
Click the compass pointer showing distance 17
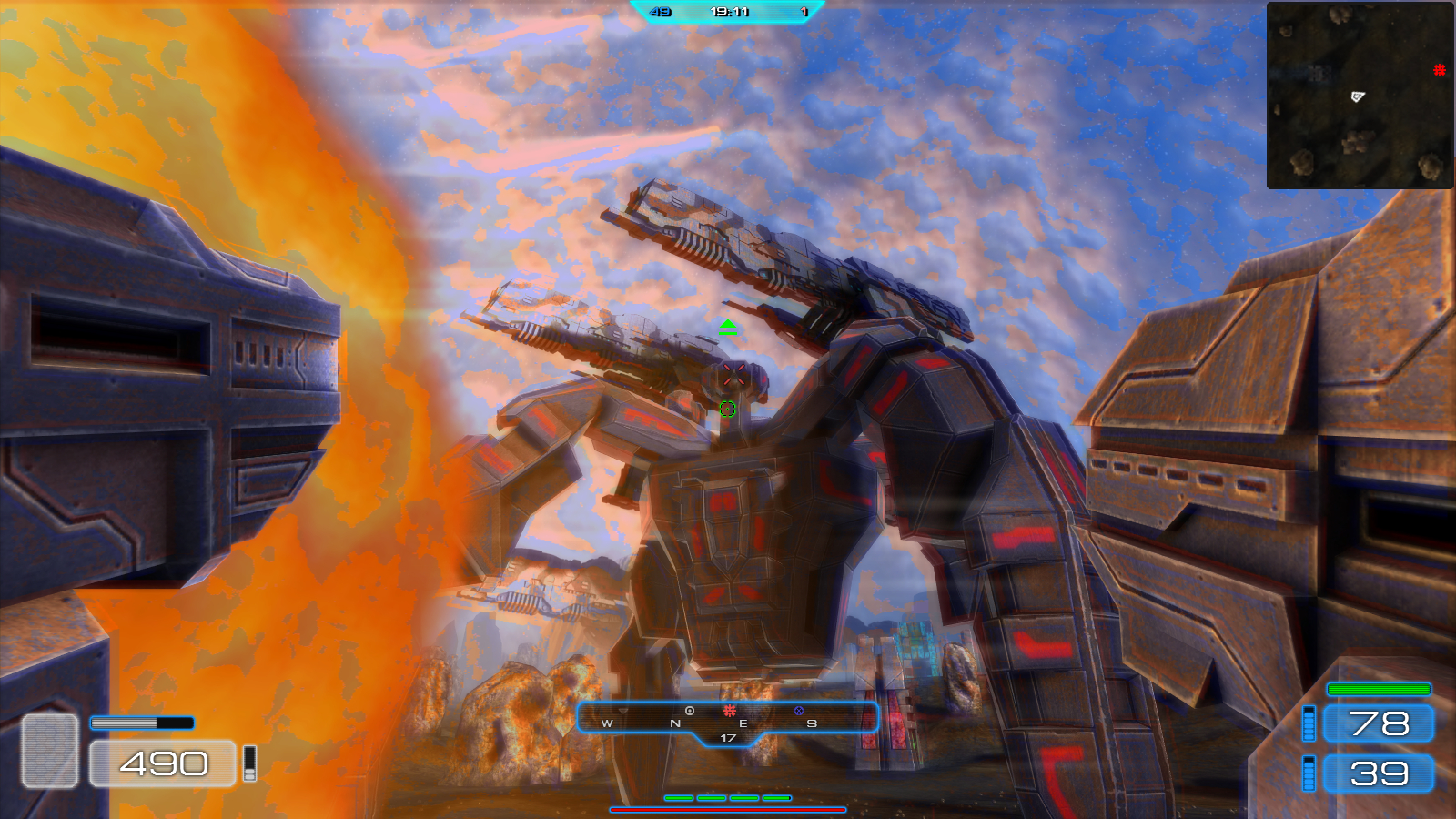coord(728,737)
